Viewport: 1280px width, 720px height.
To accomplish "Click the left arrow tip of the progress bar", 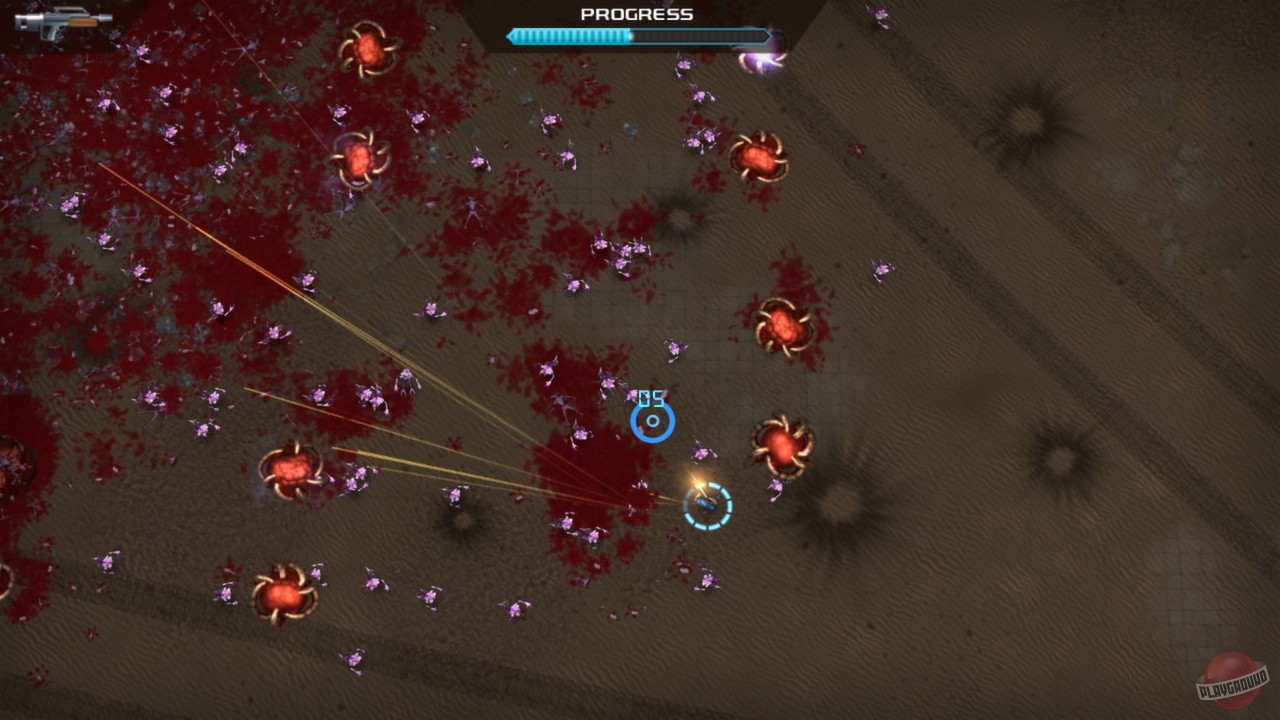I will [x=511, y=36].
